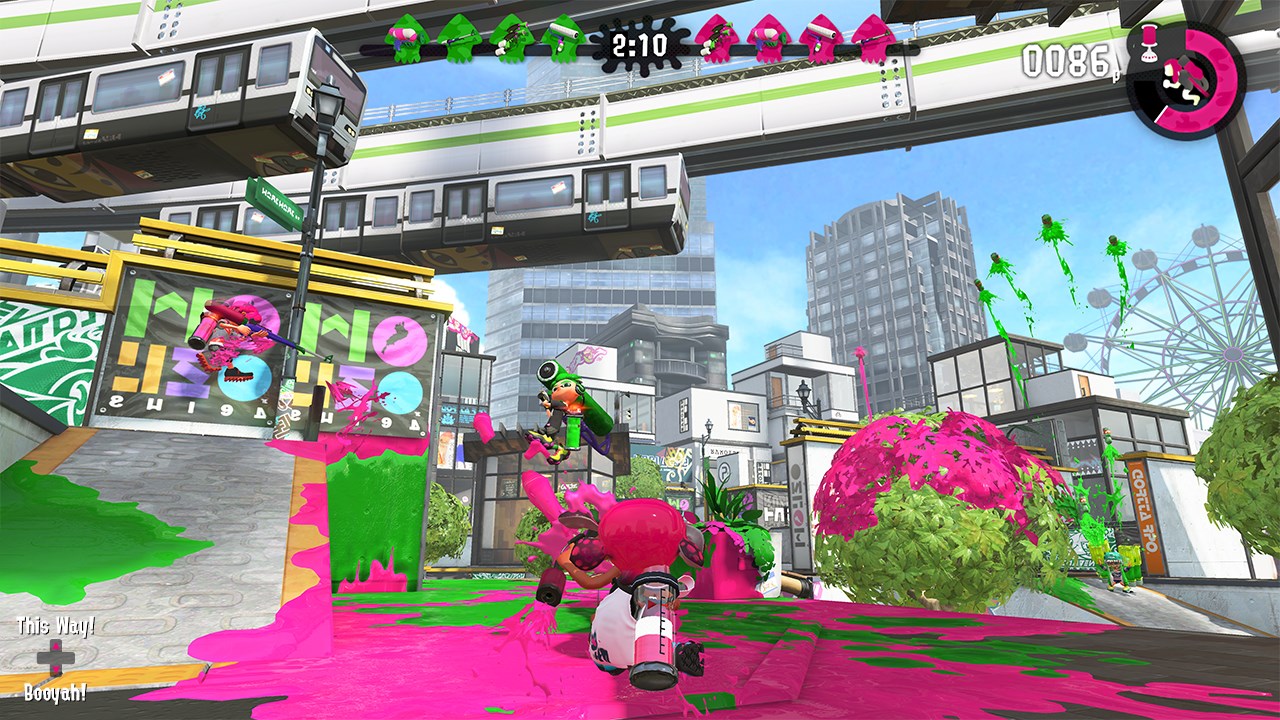Select the pink squid with the blaster
This screenshot has height=720, width=1280.
pyautogui.click(x=766, y=40)
